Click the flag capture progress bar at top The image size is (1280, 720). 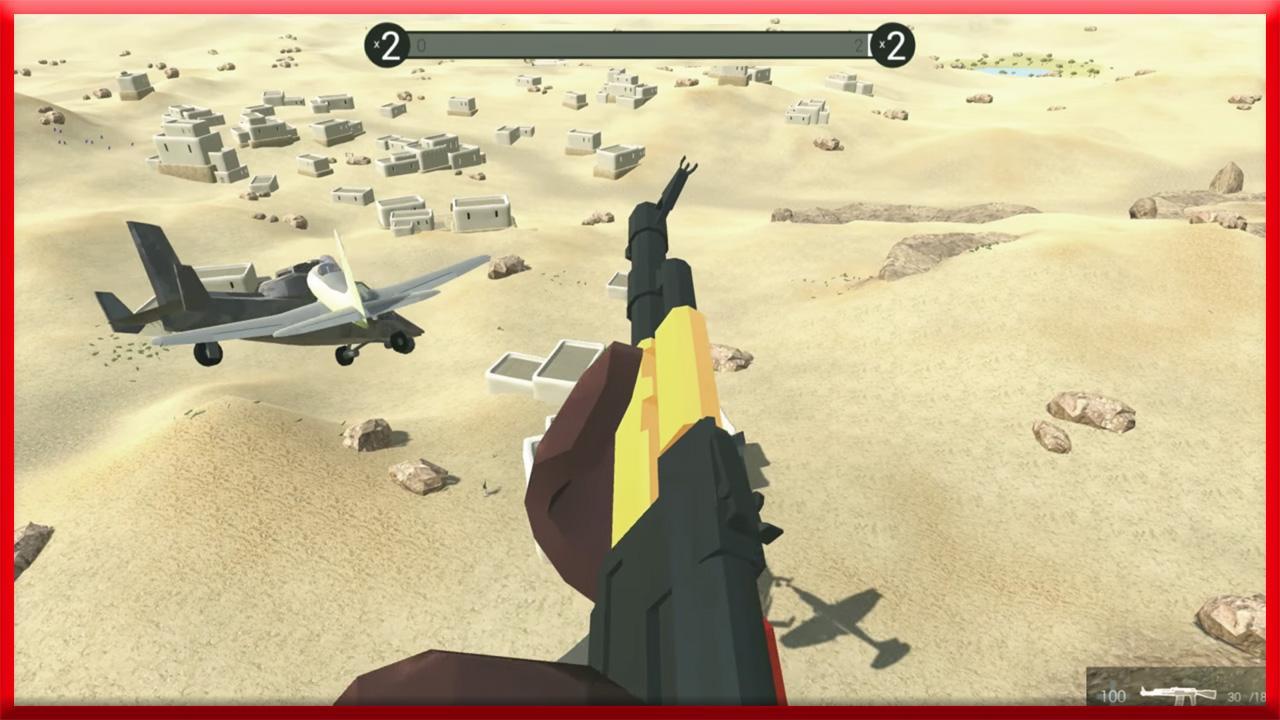(x=640, y=45)
